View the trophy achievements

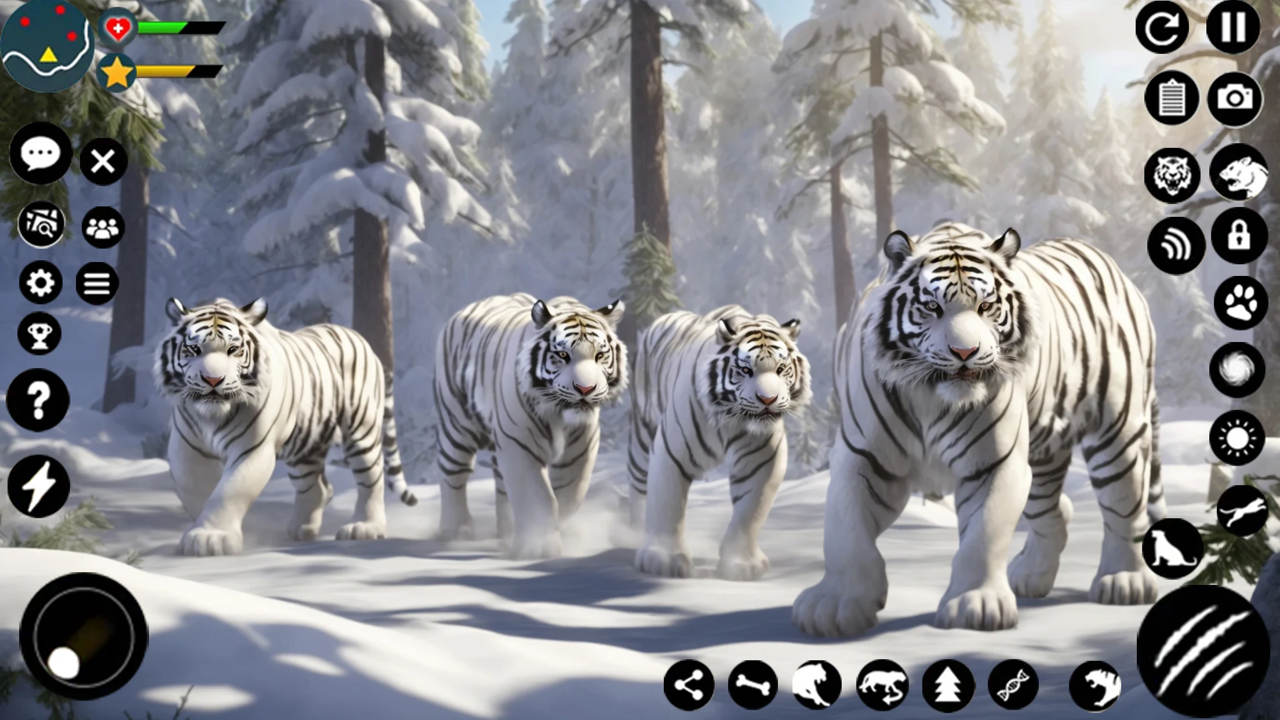point(39,333)
